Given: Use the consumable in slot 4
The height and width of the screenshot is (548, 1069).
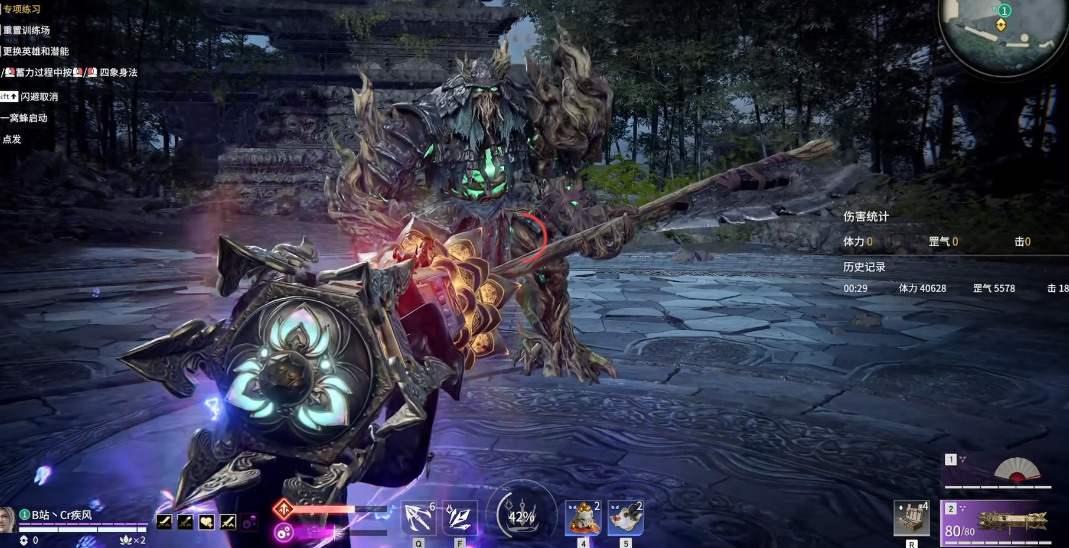Looking at the screenshot, I should pyautogui.click(x=582, y=517).
